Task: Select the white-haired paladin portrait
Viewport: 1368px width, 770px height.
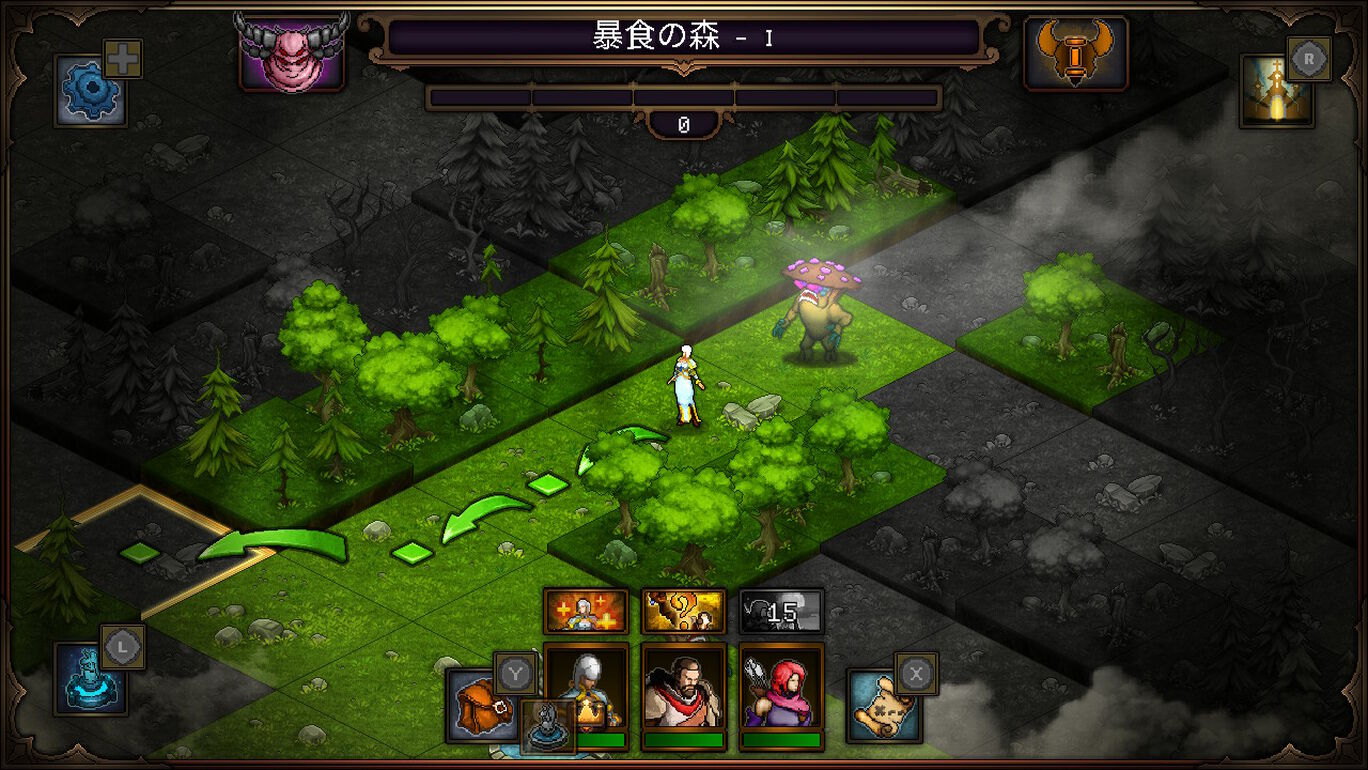Action: pos(586,688)
